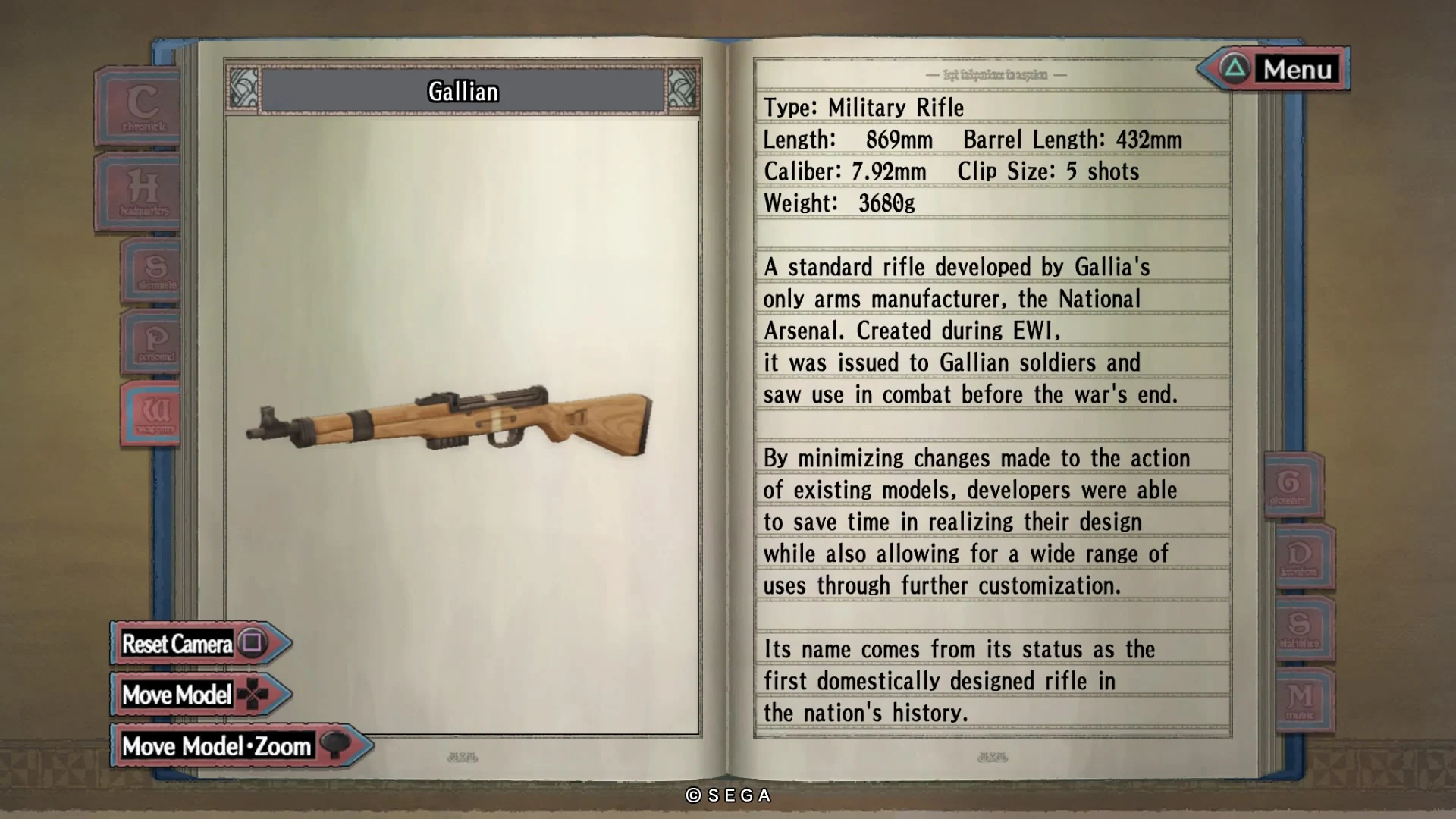
Task: Click the triangle button icon beside Menu
Action: point(1235,70)
